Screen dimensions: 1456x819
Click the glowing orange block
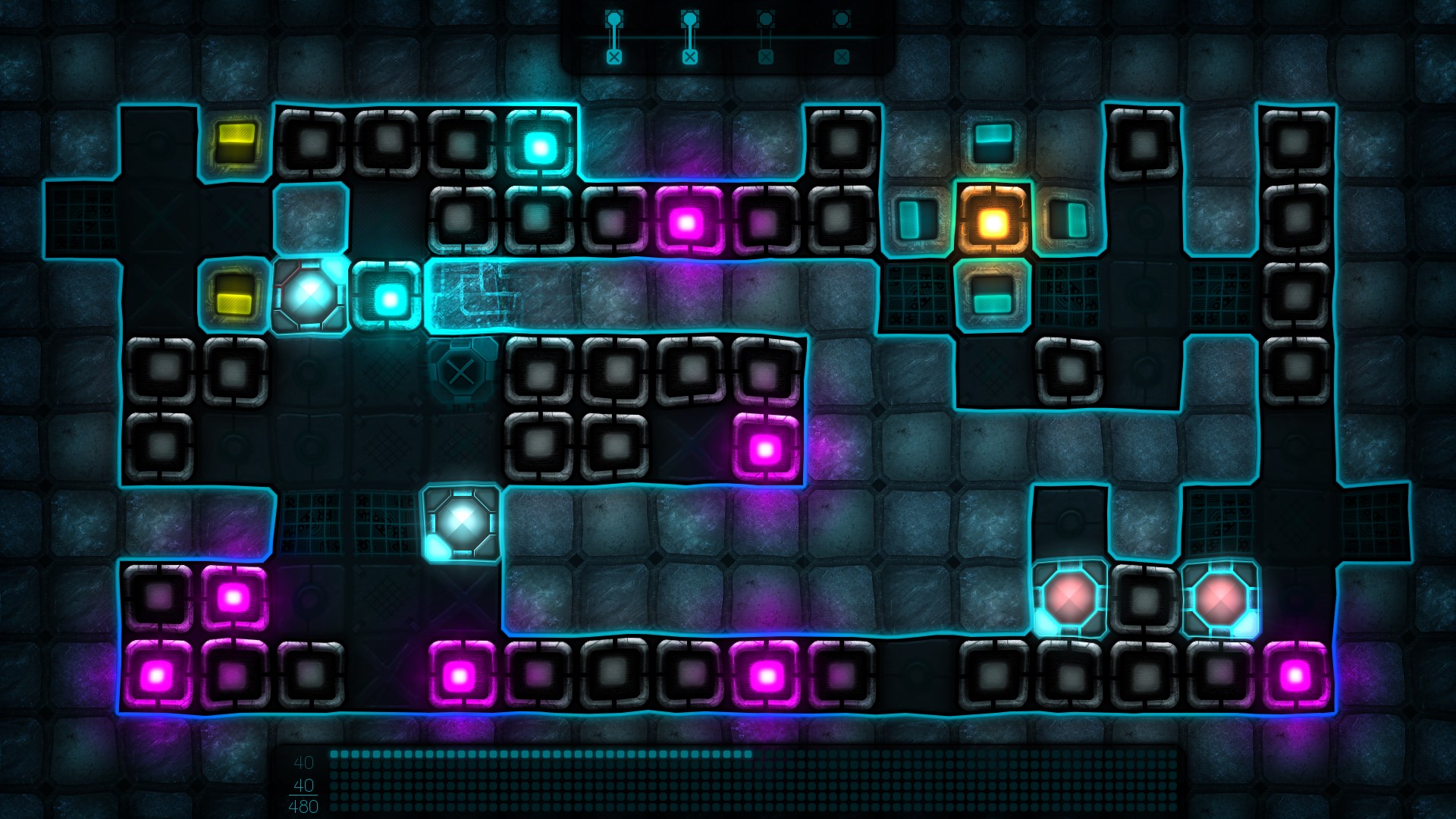[x=992, y=222]
